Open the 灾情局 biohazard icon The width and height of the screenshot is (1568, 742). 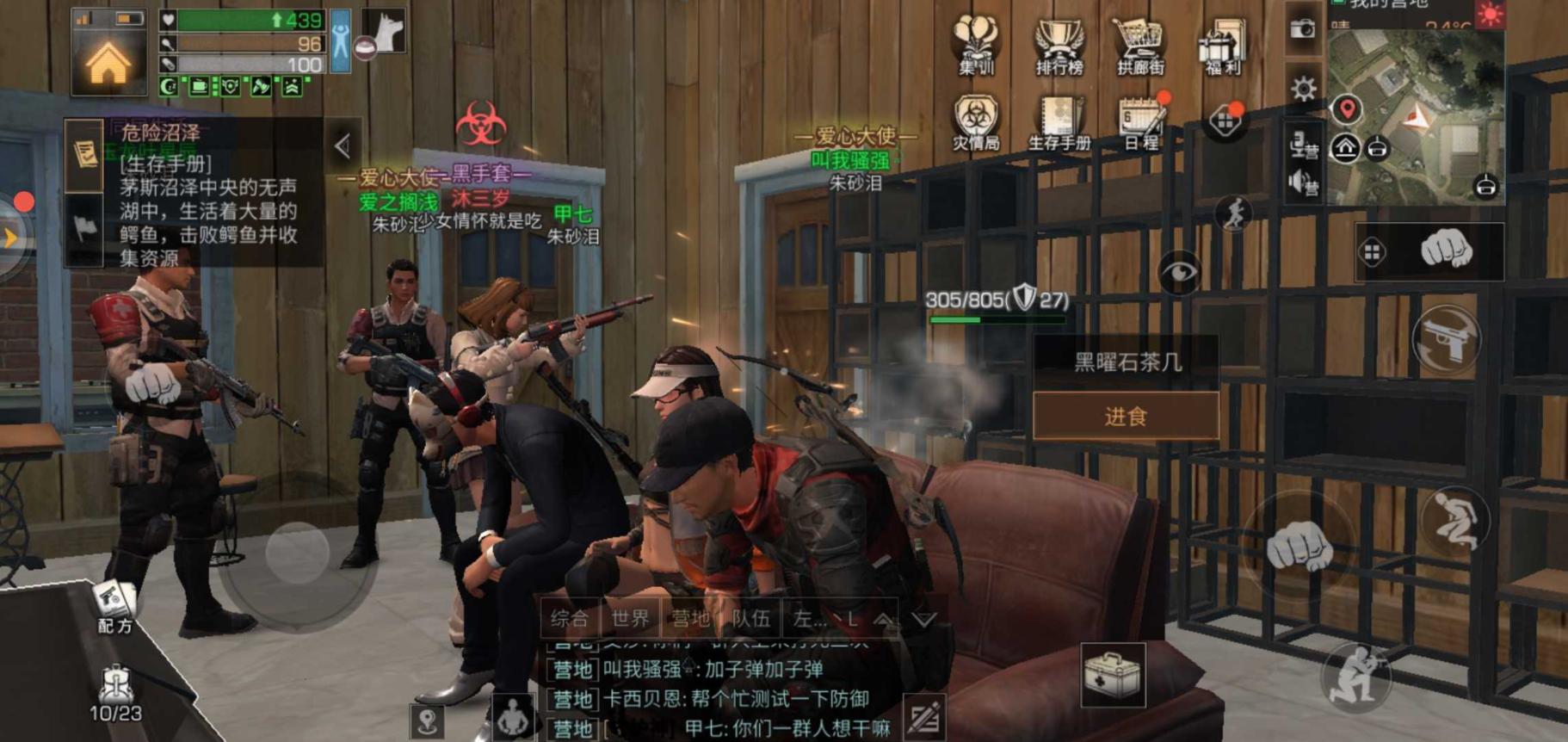[976, 116]
